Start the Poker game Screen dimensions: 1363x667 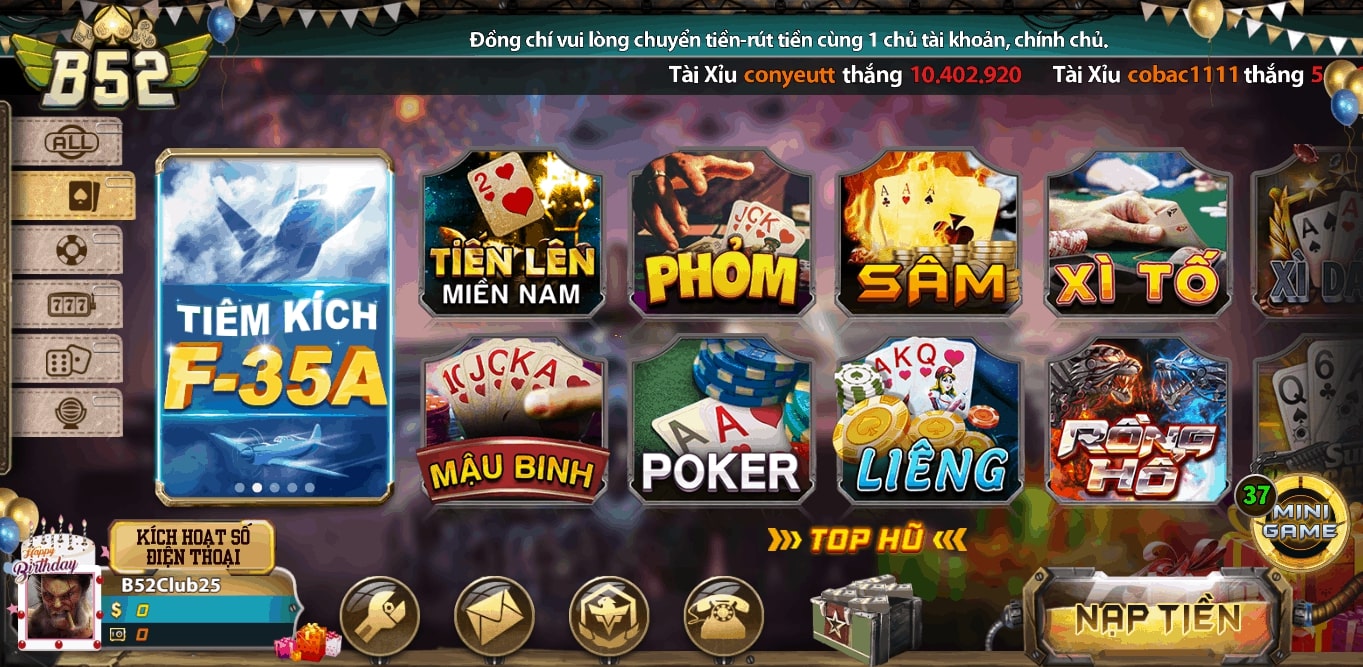[x=720, y=420]
